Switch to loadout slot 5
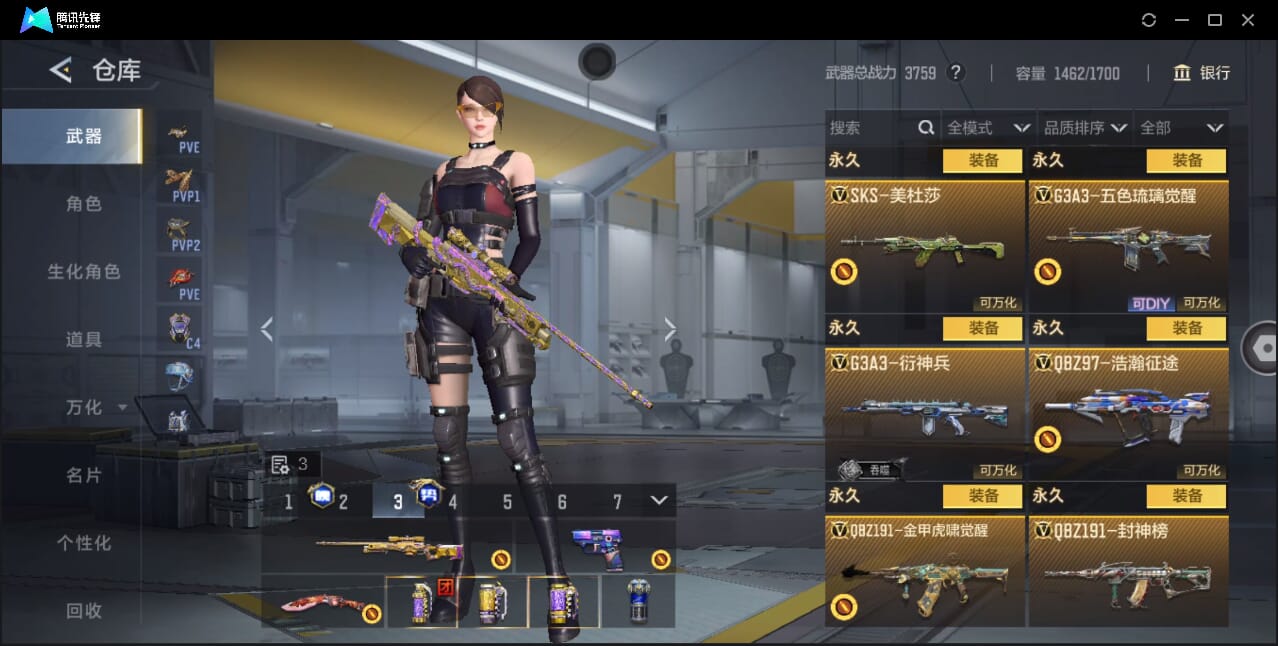Viewport: 1278px width, 646px height. tap(507, 502)
